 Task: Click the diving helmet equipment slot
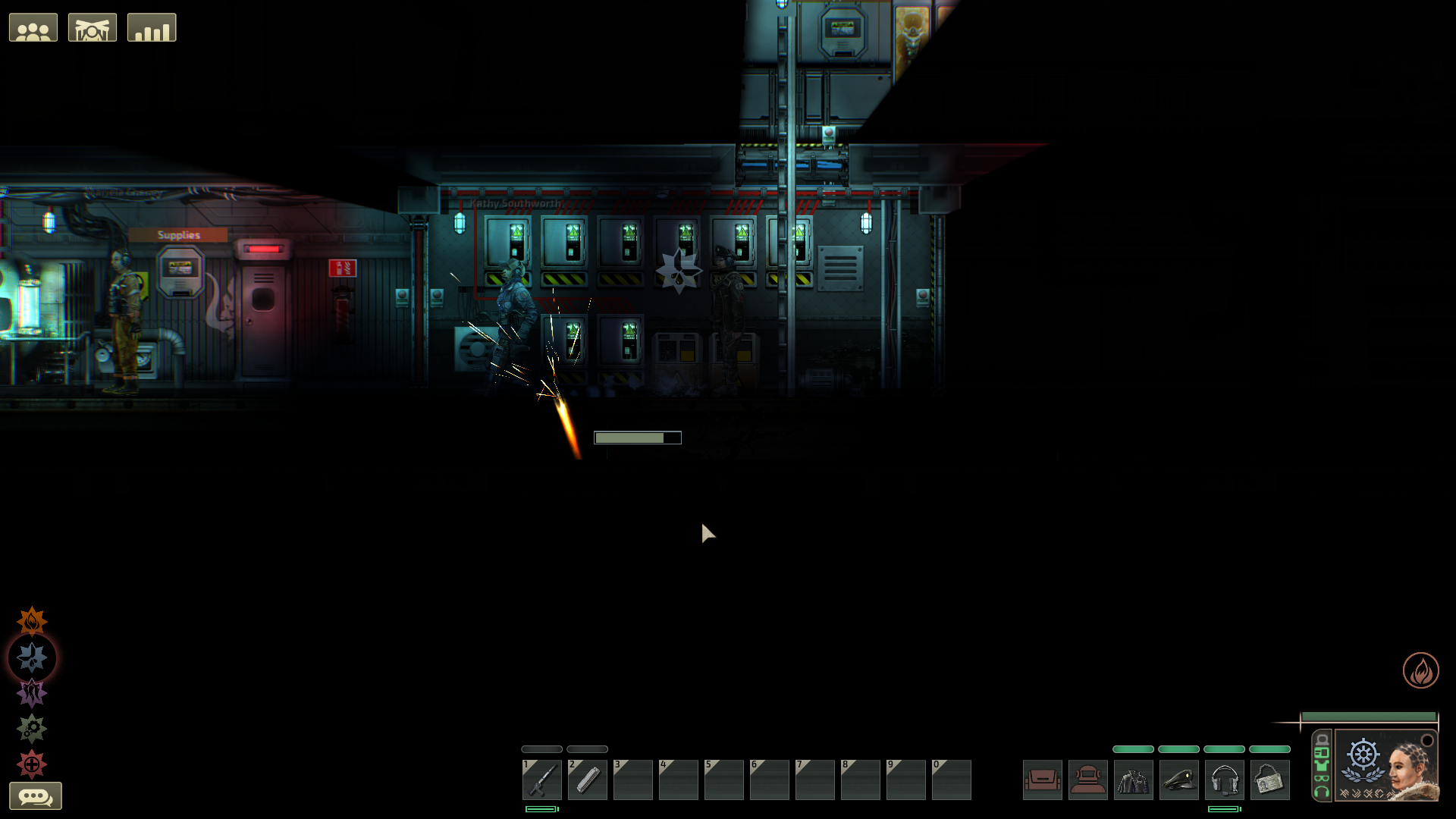pyautogui.click(x=1088, y=780)
